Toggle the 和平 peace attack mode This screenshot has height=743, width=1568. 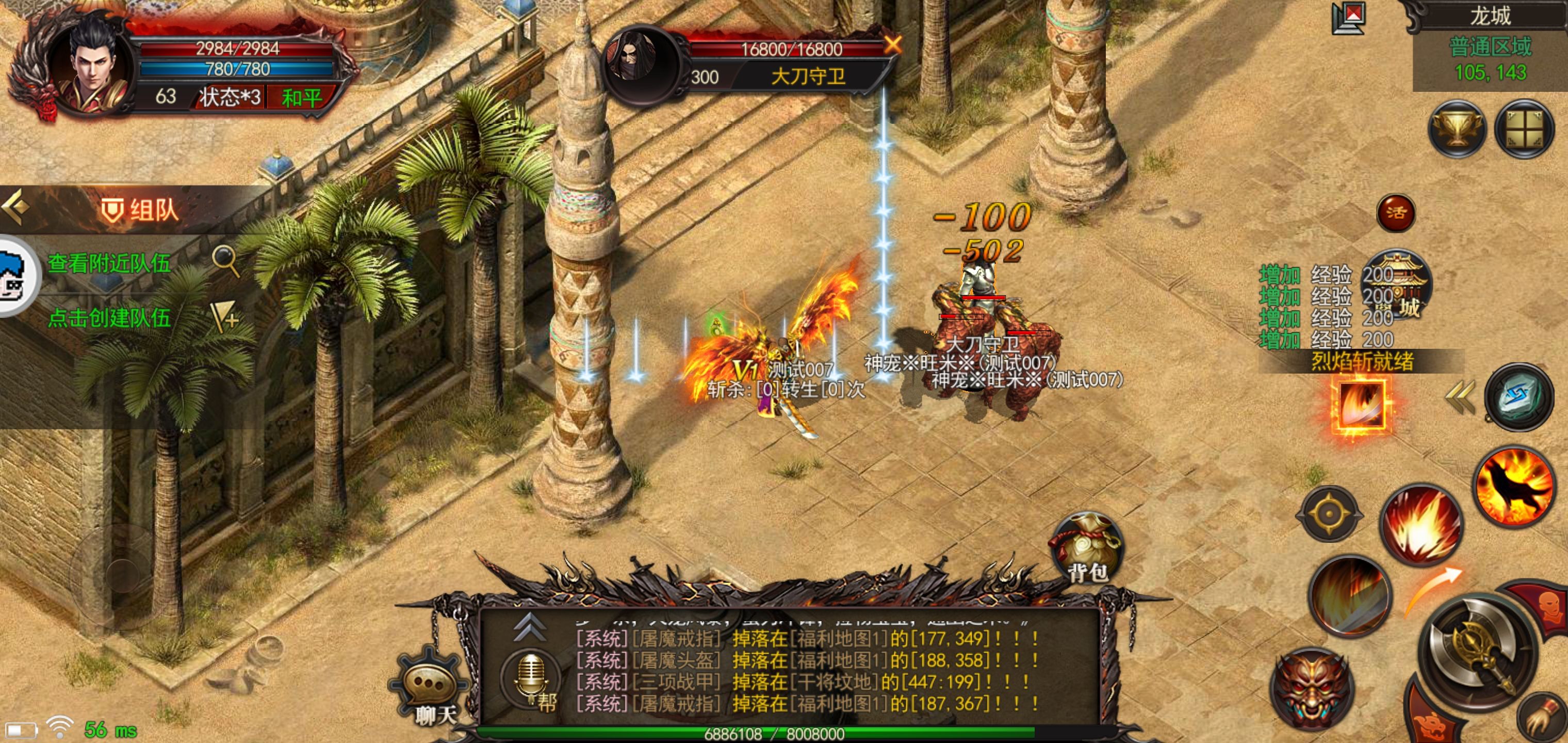pyautogui.click(x=301, y=98)
